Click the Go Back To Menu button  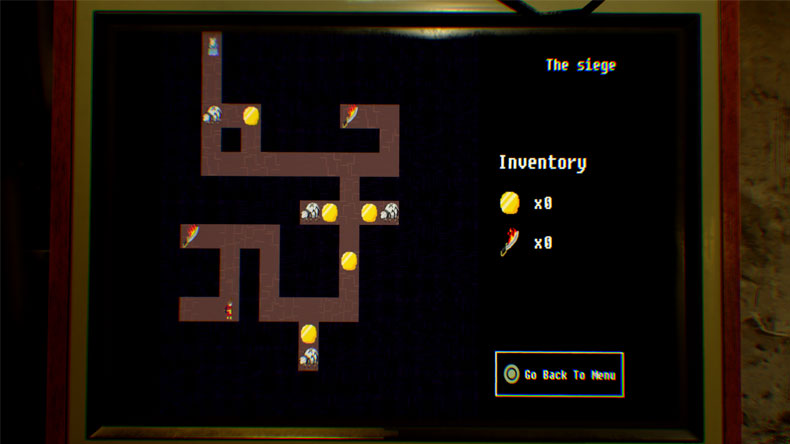(x=559, y=374)
